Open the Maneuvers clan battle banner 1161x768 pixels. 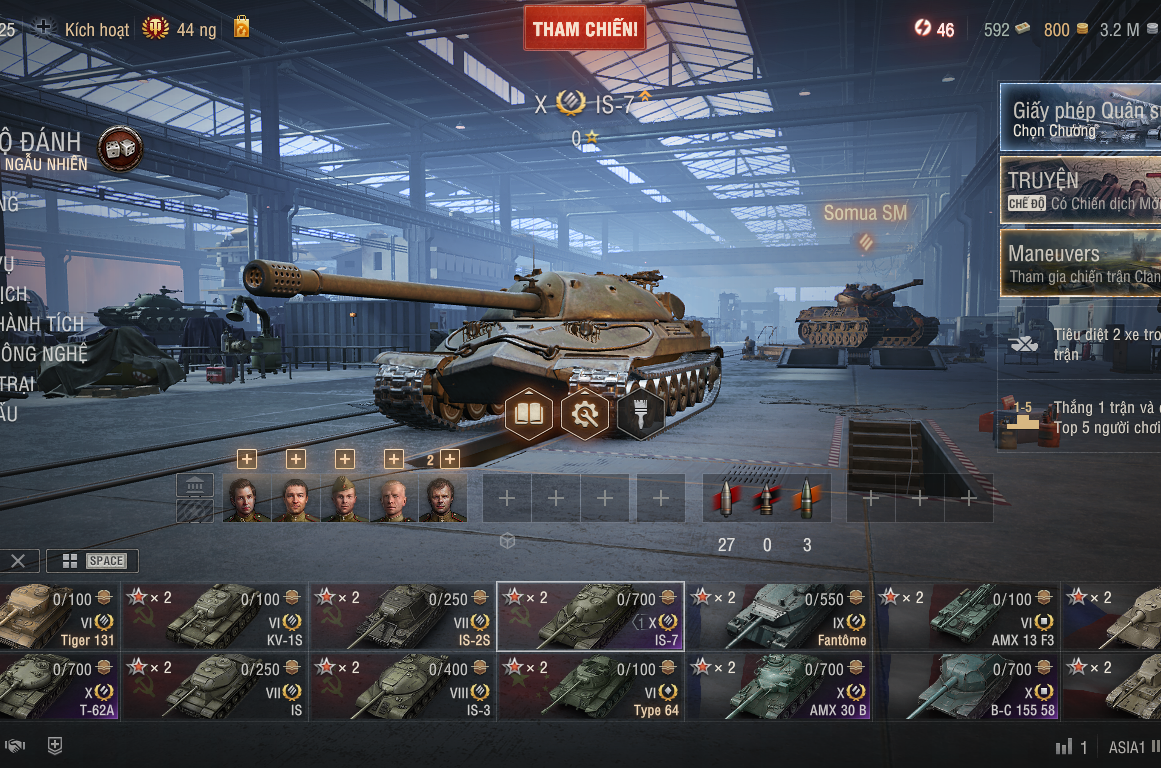pyautogui.click(x=1080, y=263)
